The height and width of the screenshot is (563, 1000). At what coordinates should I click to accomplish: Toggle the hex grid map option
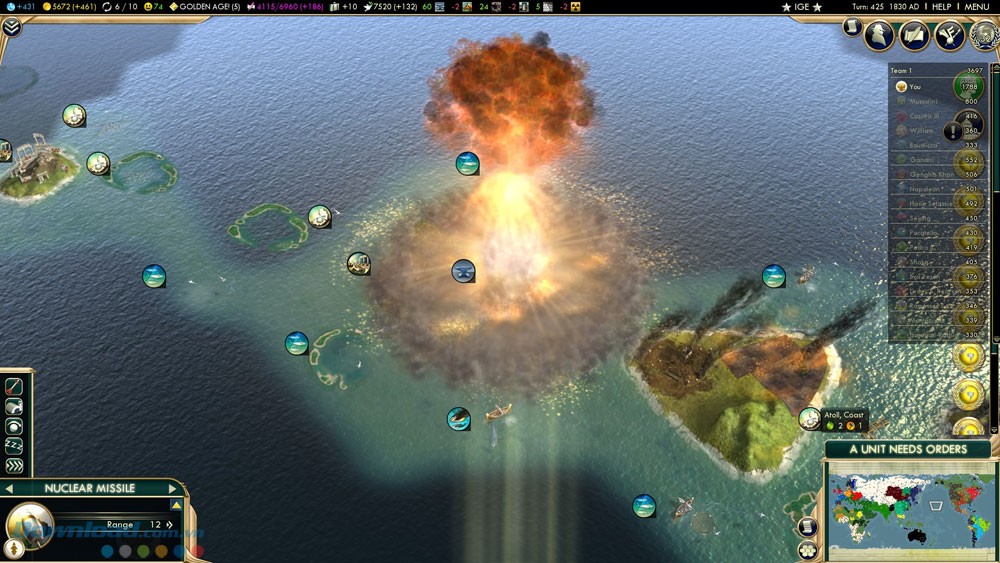click(808, 548)
